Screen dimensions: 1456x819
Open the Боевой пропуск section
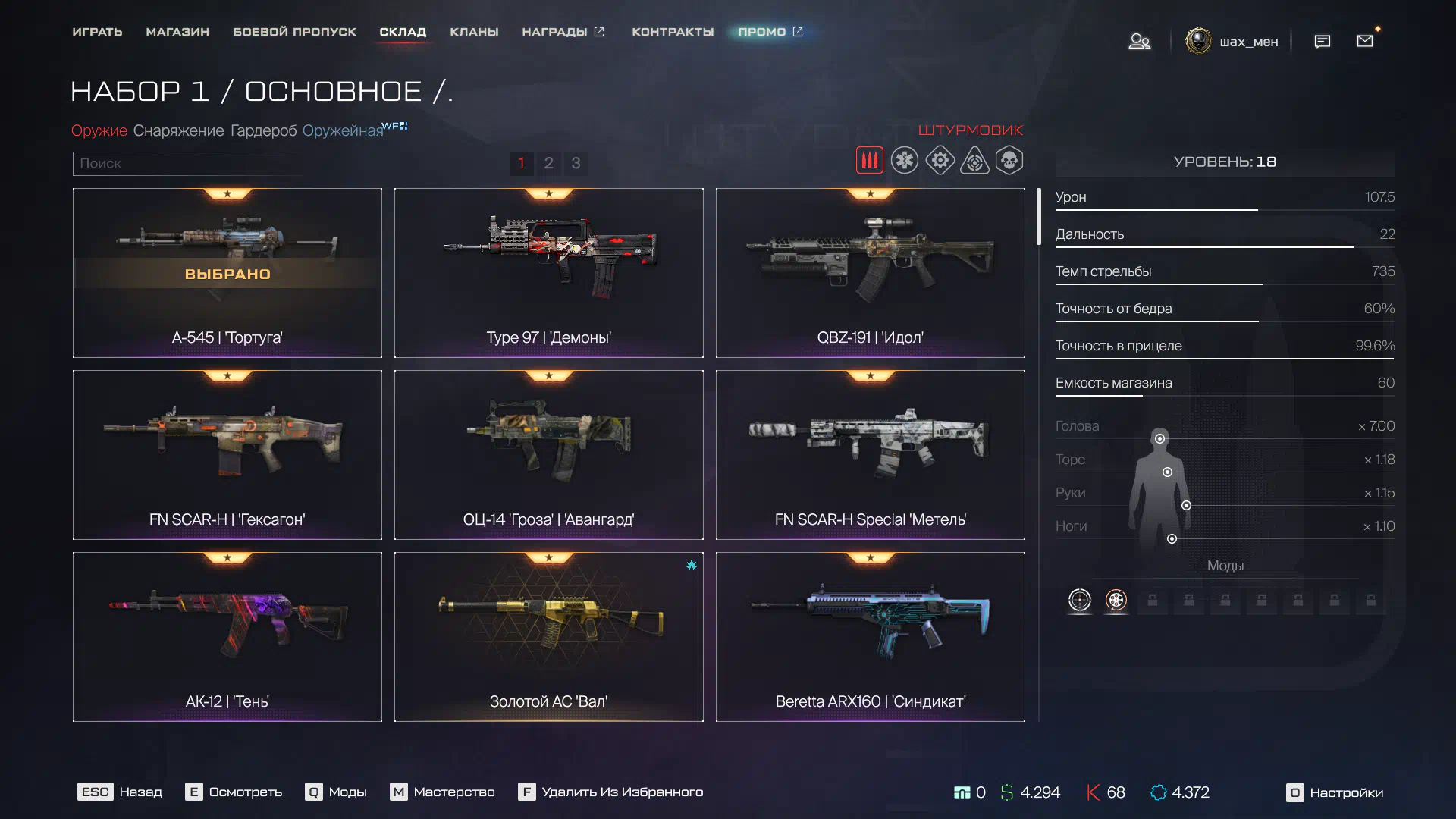tap(294, 32)
